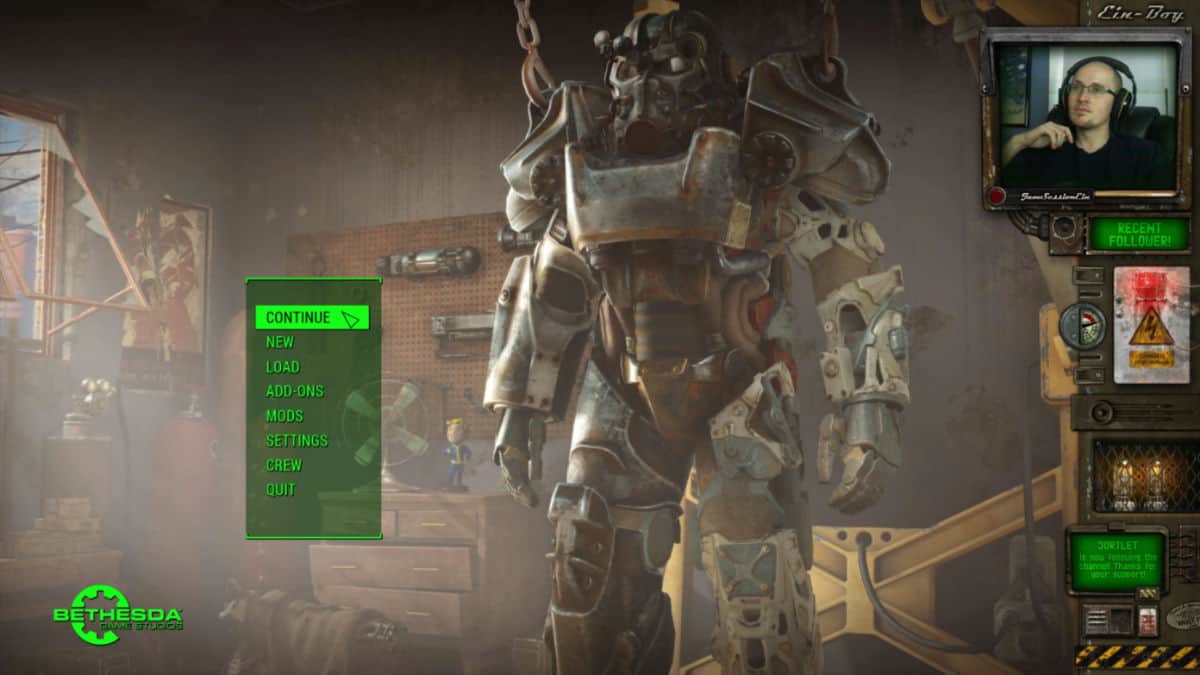
Task: Select the Mods menu entry
Action: pos(285,416)
